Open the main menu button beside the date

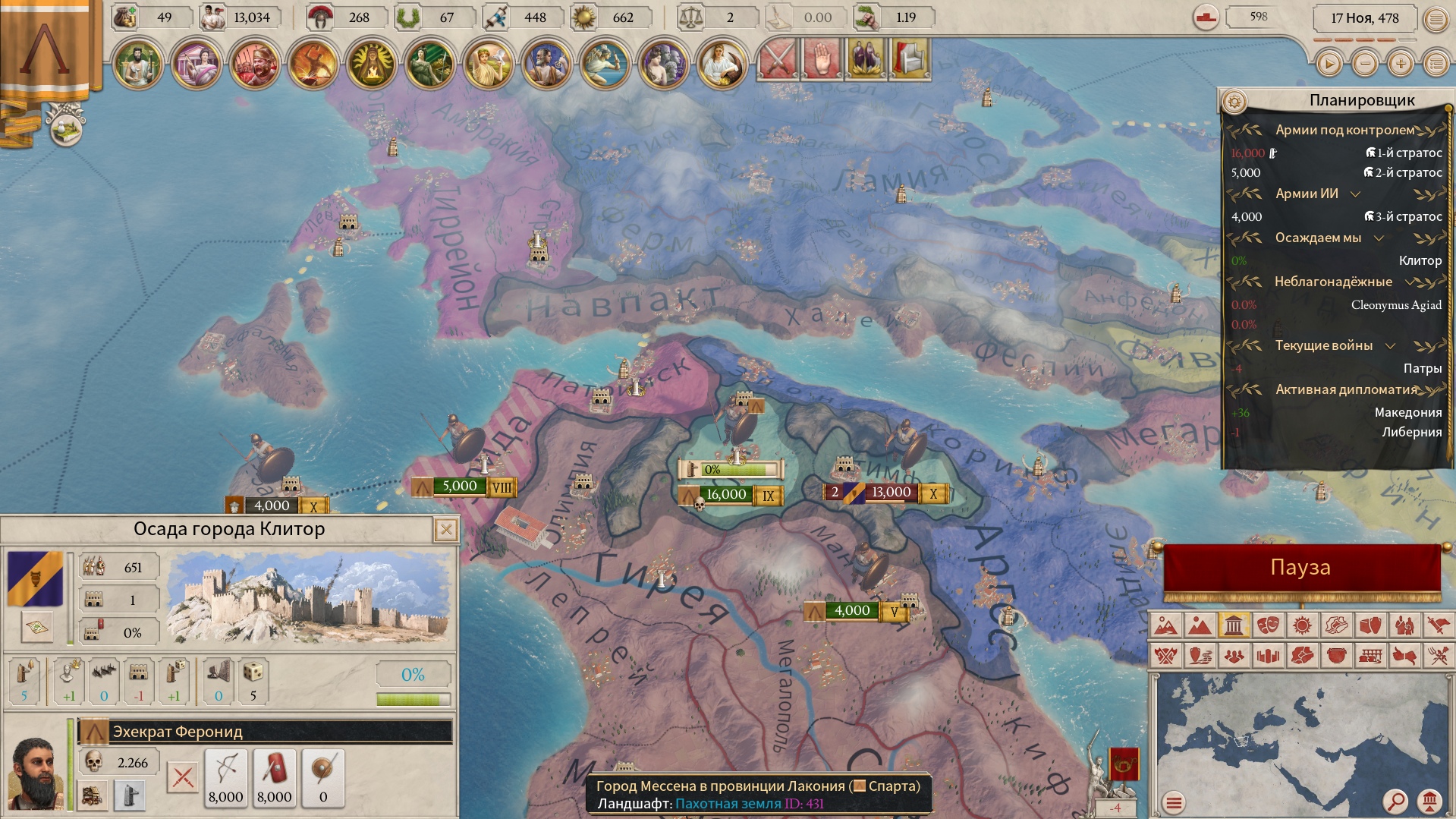1436,19
